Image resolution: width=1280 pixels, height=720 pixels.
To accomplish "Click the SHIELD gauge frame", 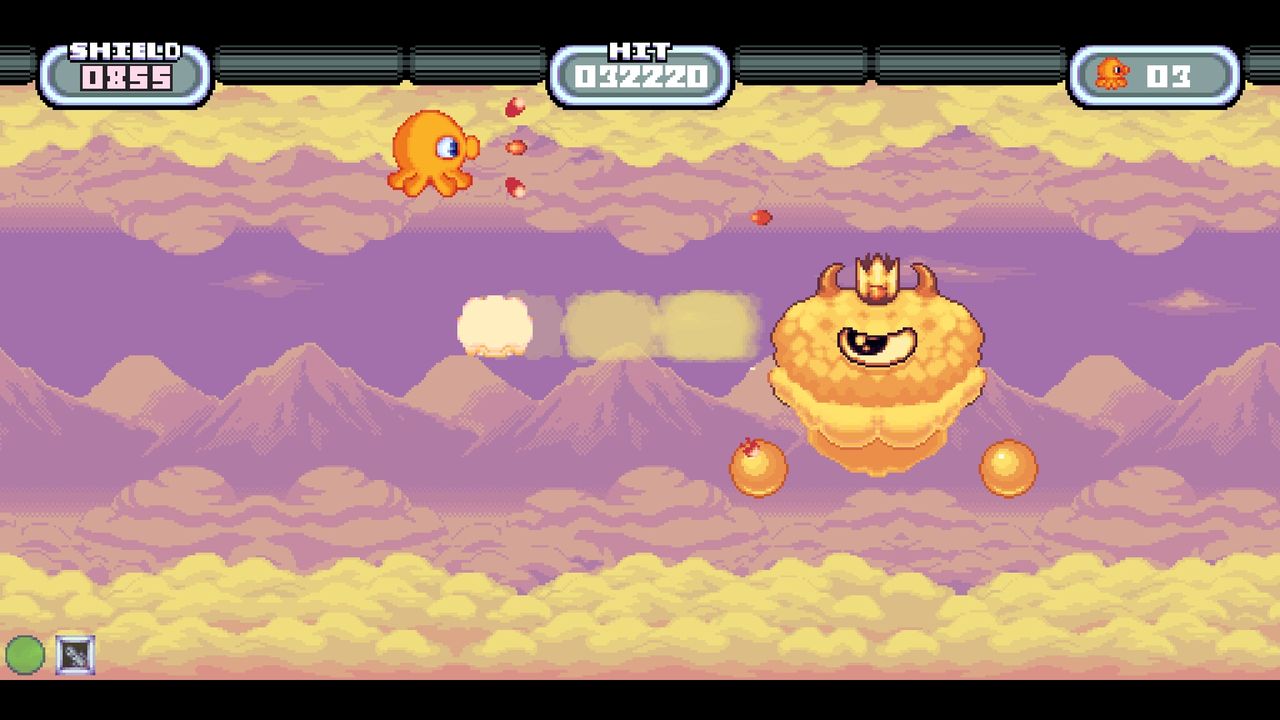I will pyautogui.click(x=122, y=68).
